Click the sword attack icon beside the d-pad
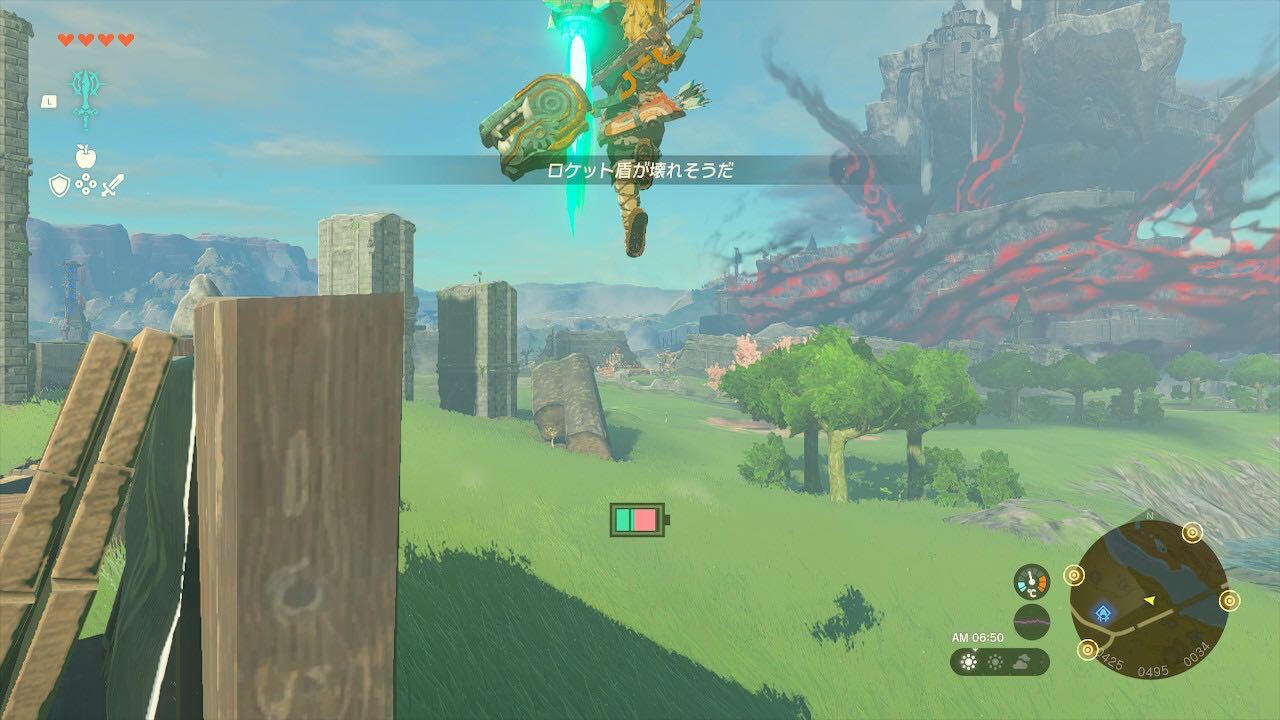 click(113, 185)
